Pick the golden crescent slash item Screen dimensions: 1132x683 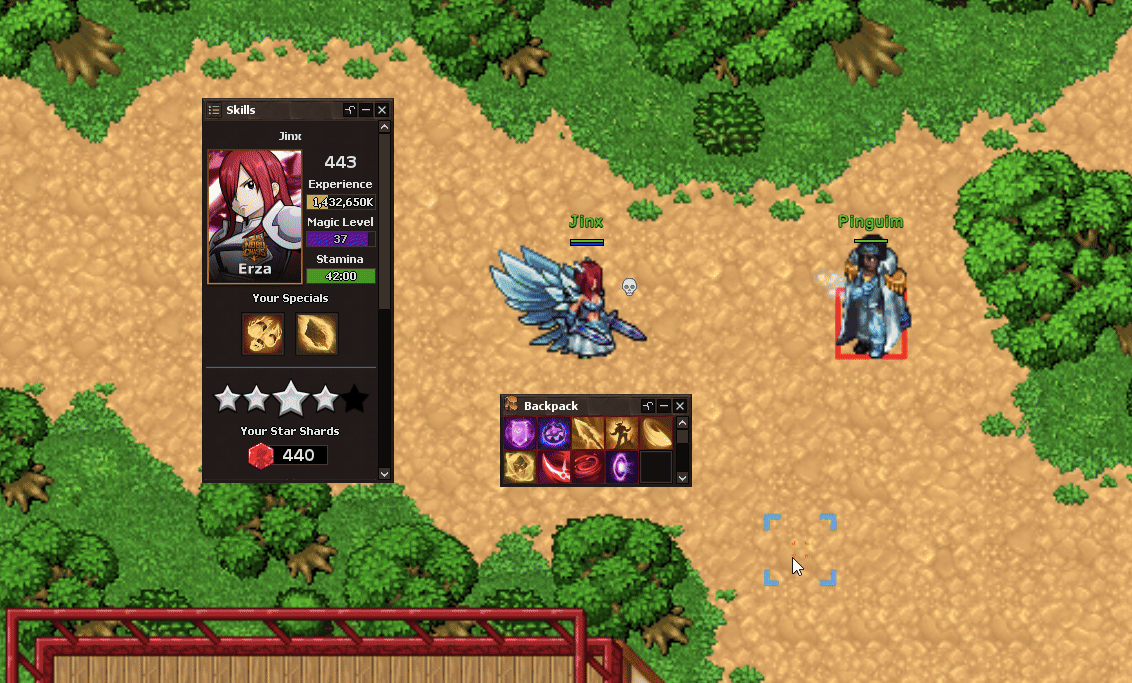[x=655, y=434]
